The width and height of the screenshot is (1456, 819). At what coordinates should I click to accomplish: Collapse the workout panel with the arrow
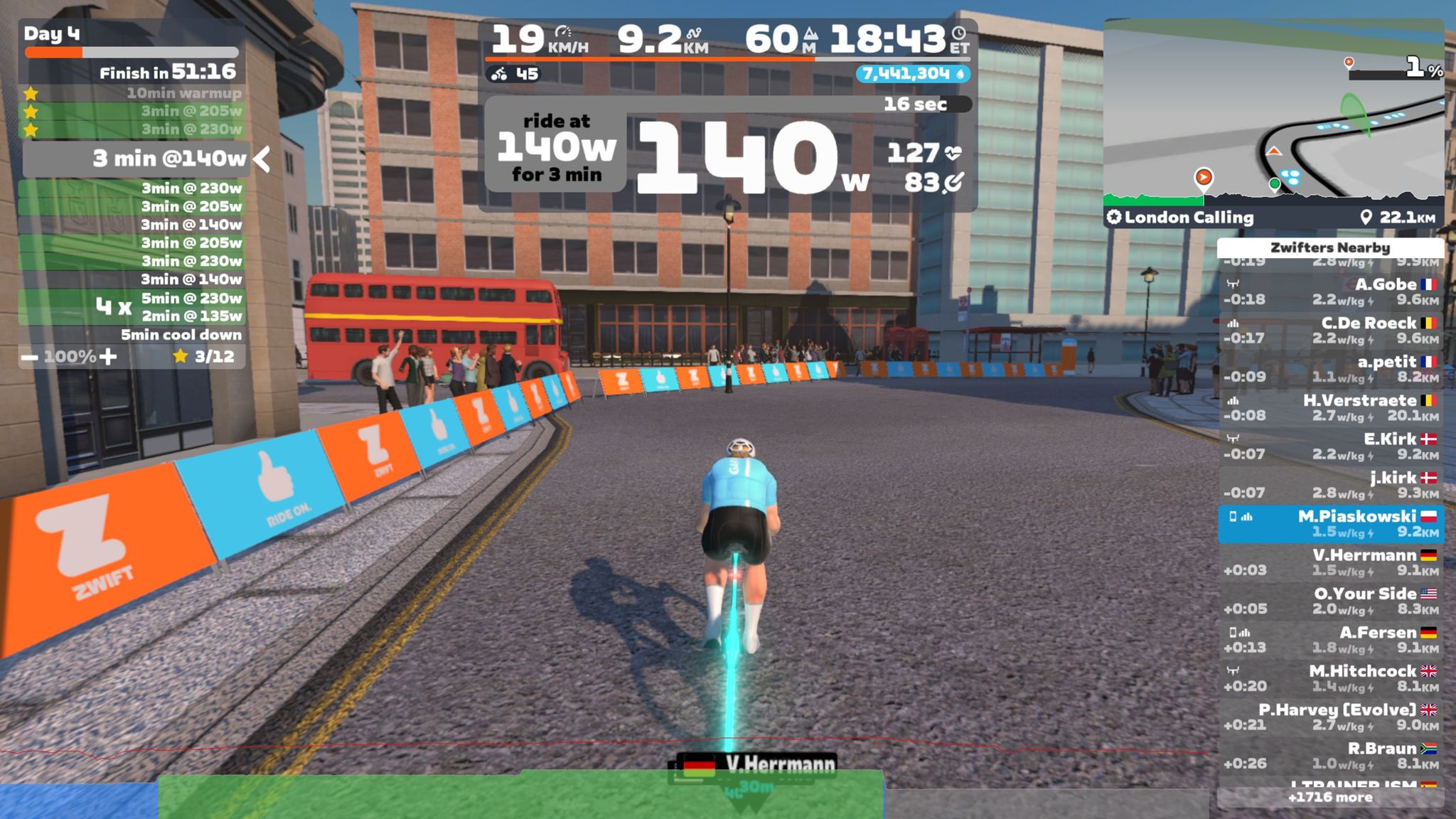tap(262, 159)
